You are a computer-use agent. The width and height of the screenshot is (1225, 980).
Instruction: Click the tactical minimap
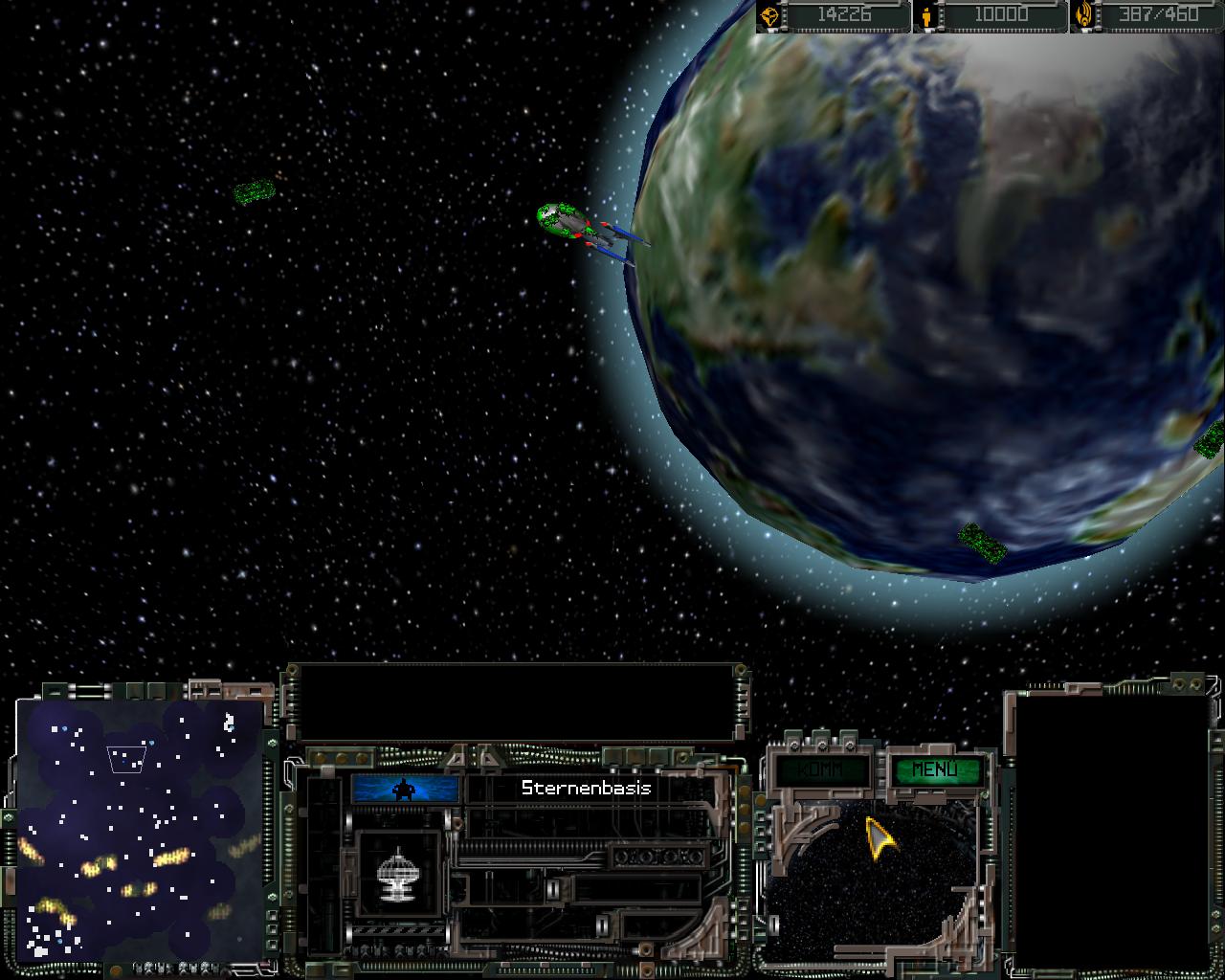click(x=140, y=829)
